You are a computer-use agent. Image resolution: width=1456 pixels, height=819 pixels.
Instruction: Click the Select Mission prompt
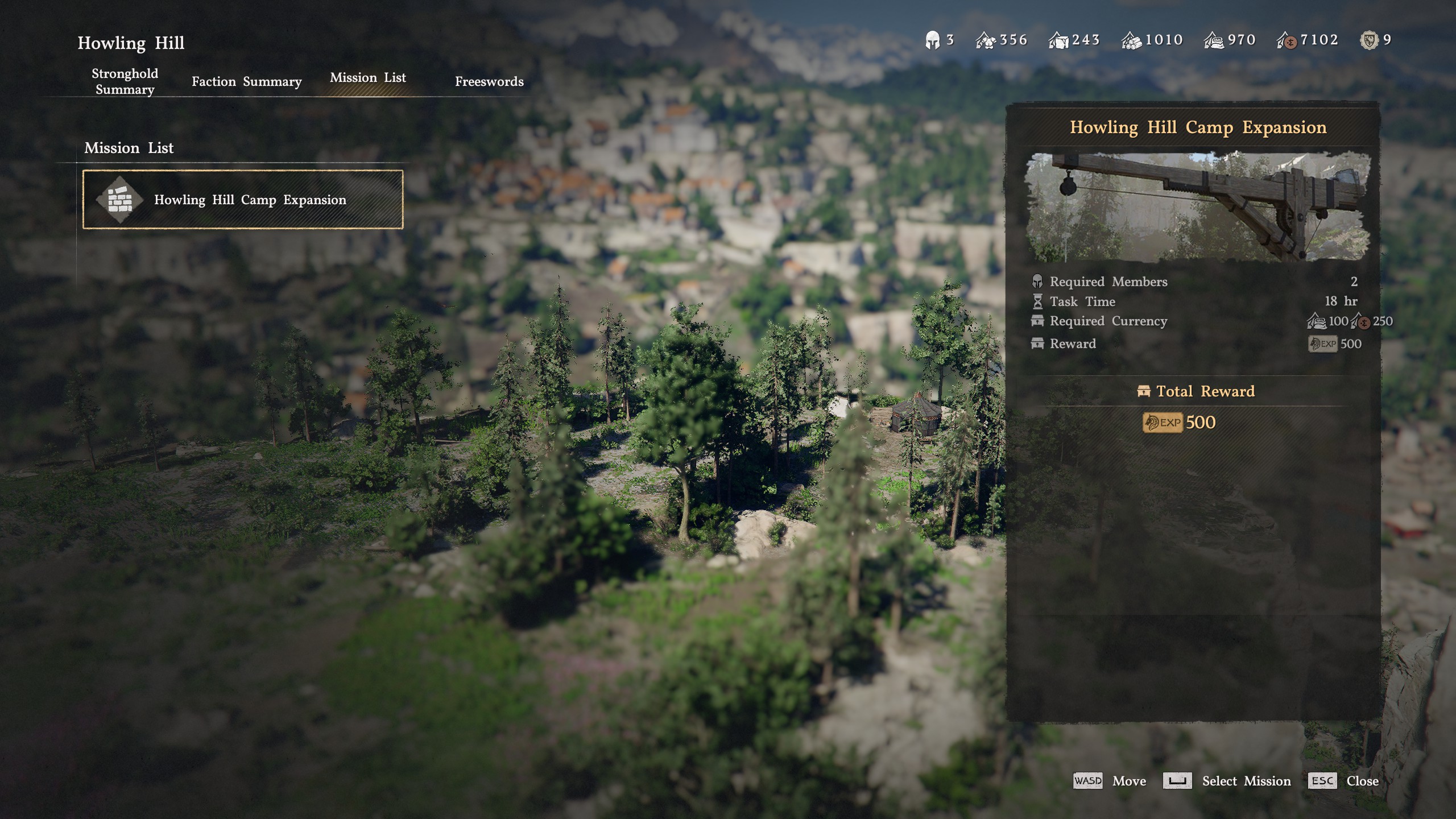point(1227,781)
